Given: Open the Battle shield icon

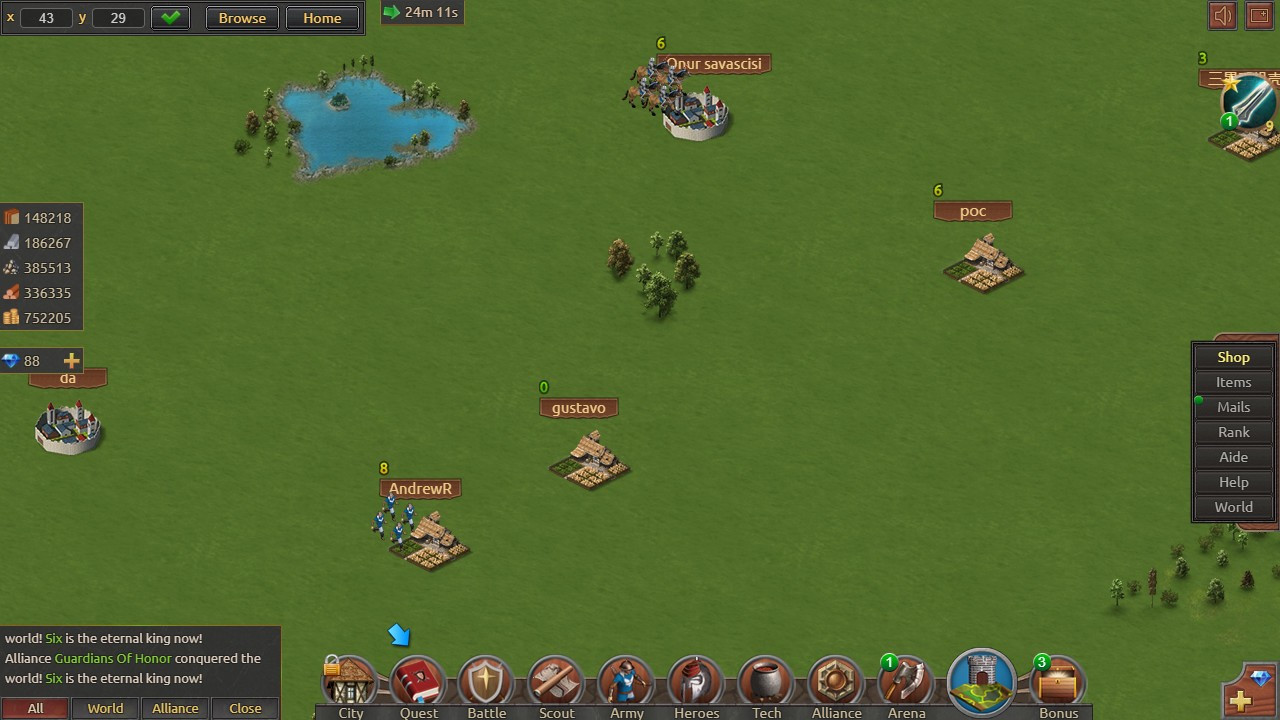Looking at the screenshot, I should [486, 684].
